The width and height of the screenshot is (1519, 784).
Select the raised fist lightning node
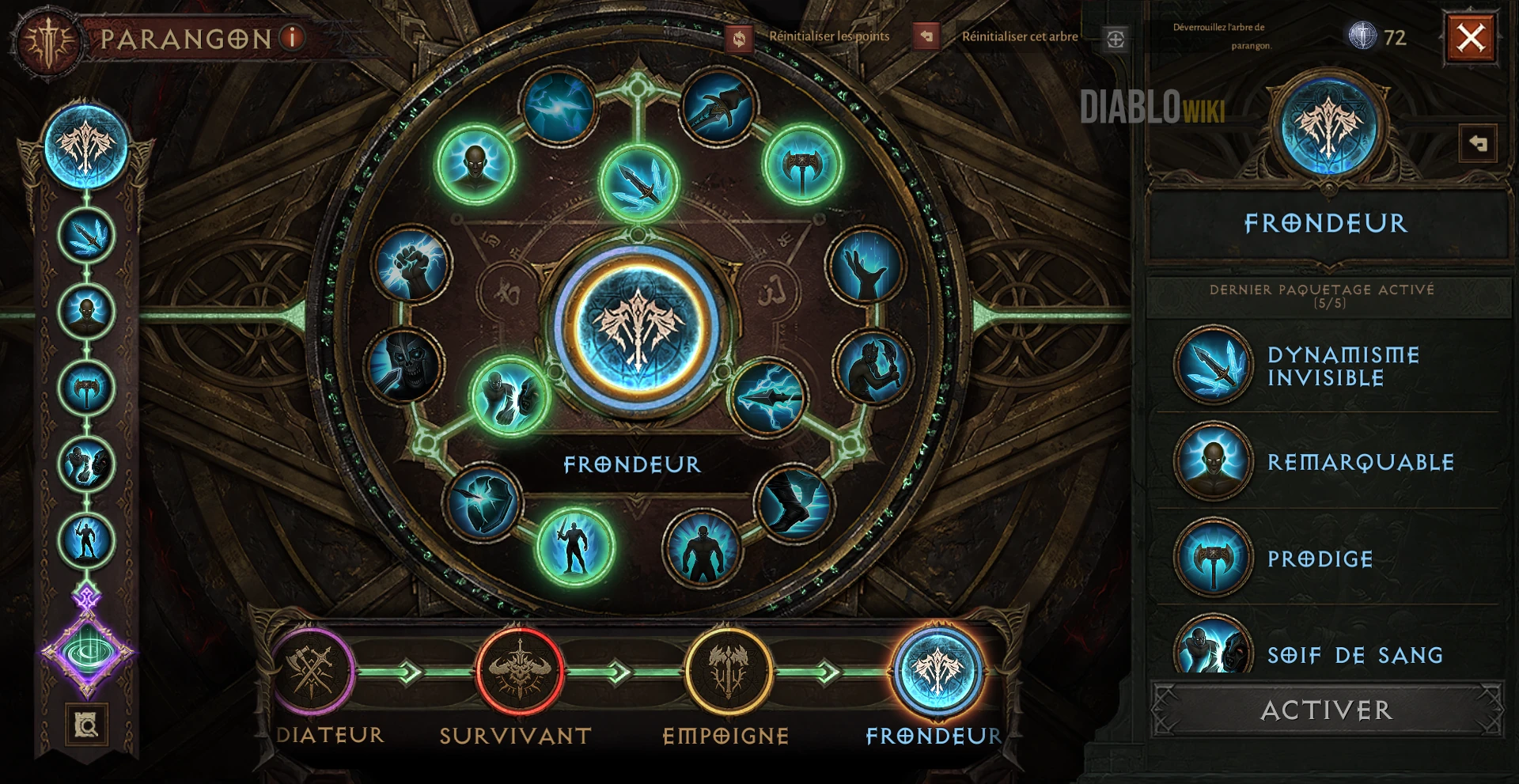coord(411,266)
